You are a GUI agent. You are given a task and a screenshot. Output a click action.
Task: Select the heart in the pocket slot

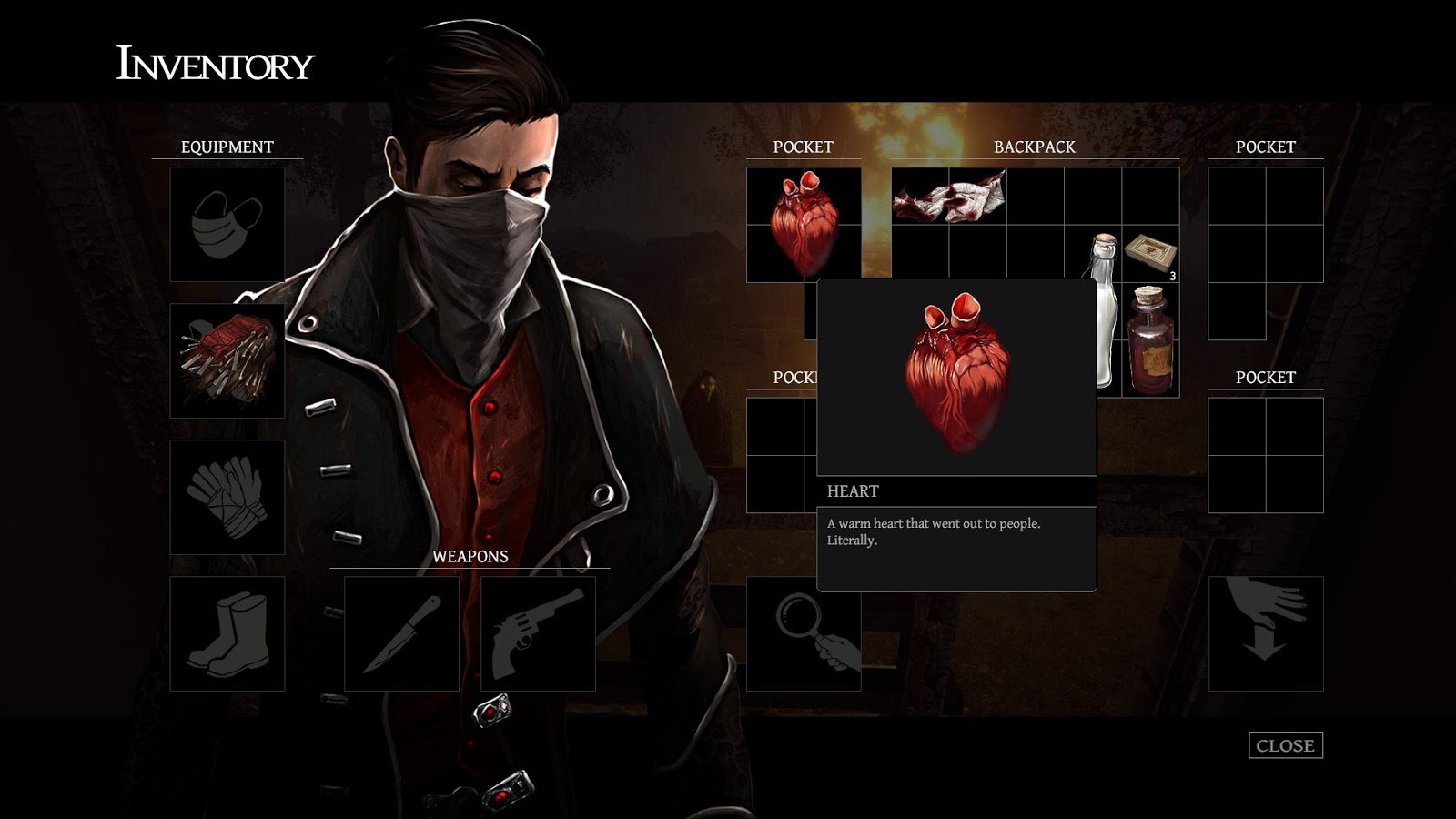(x=805, y=223)
